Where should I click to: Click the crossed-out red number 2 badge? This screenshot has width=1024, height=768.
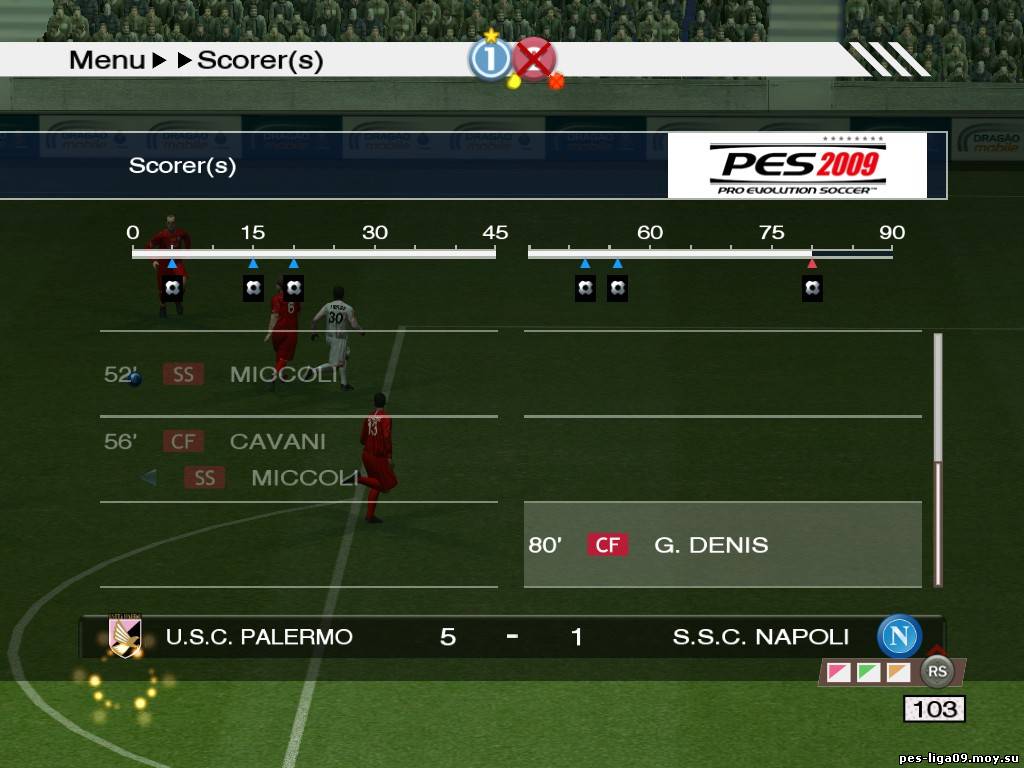535,60
